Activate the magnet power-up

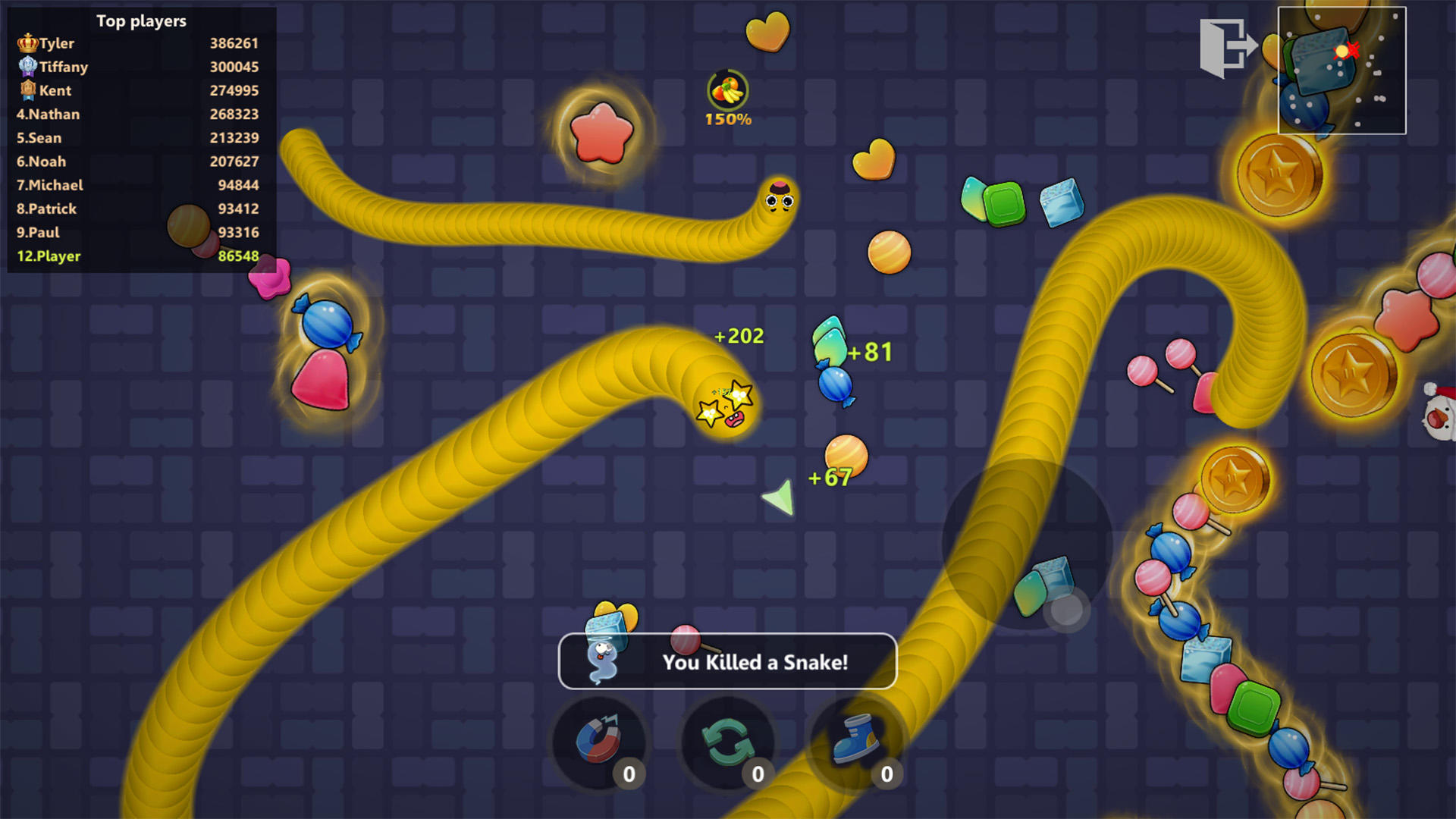pos(599,742)
